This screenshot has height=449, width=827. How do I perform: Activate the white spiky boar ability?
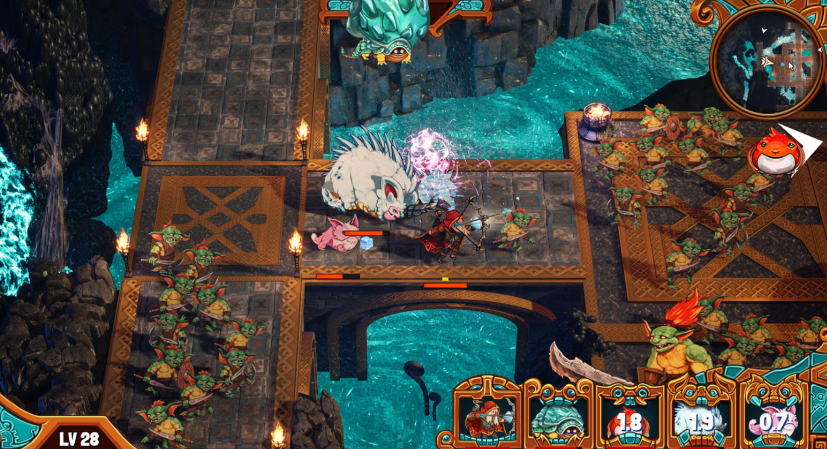click(x=699, y=418)
